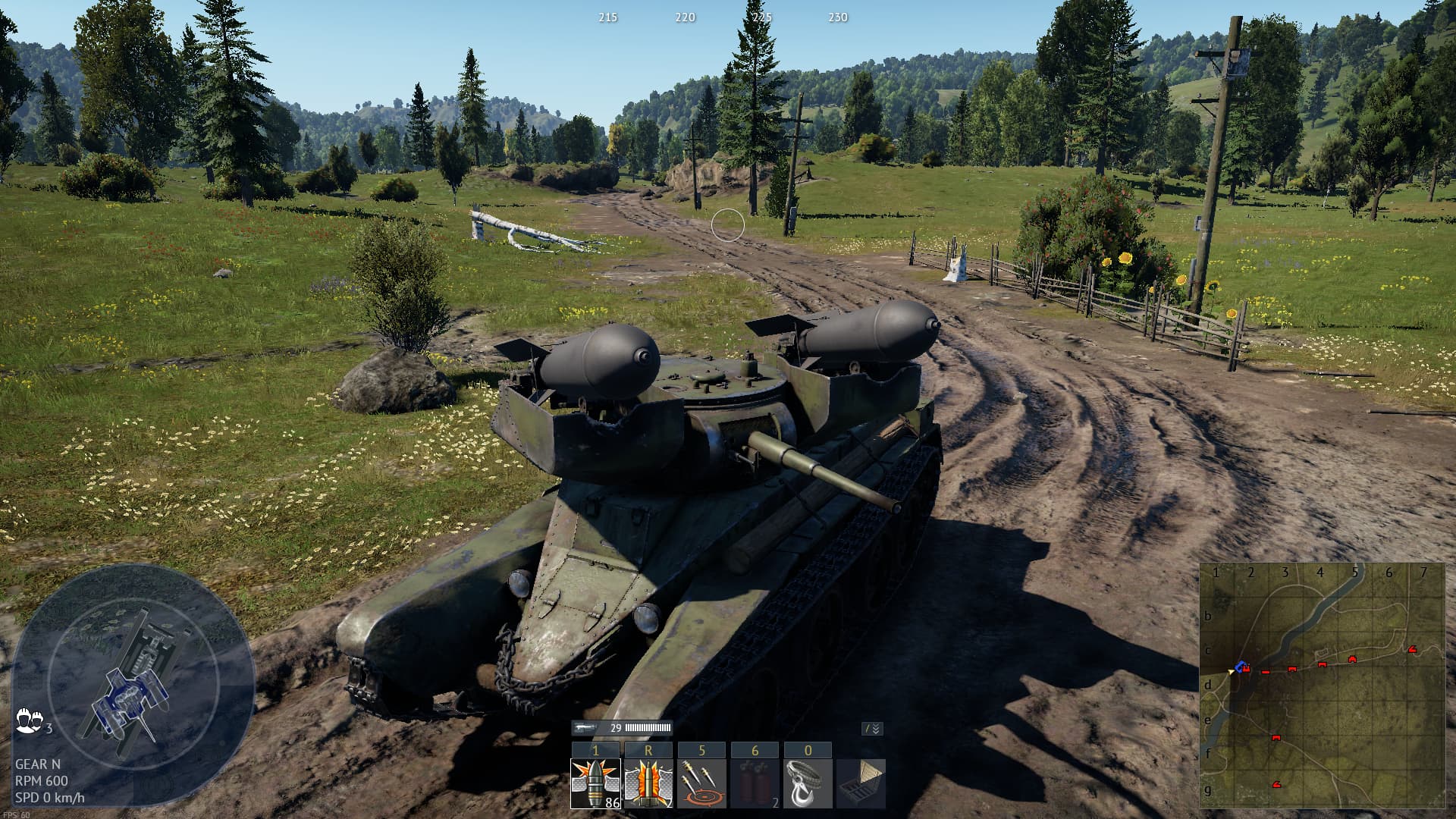Screen dimensions: 1456x819
Task: Open the ammo crate slot
Action: (x=861, y=783)
